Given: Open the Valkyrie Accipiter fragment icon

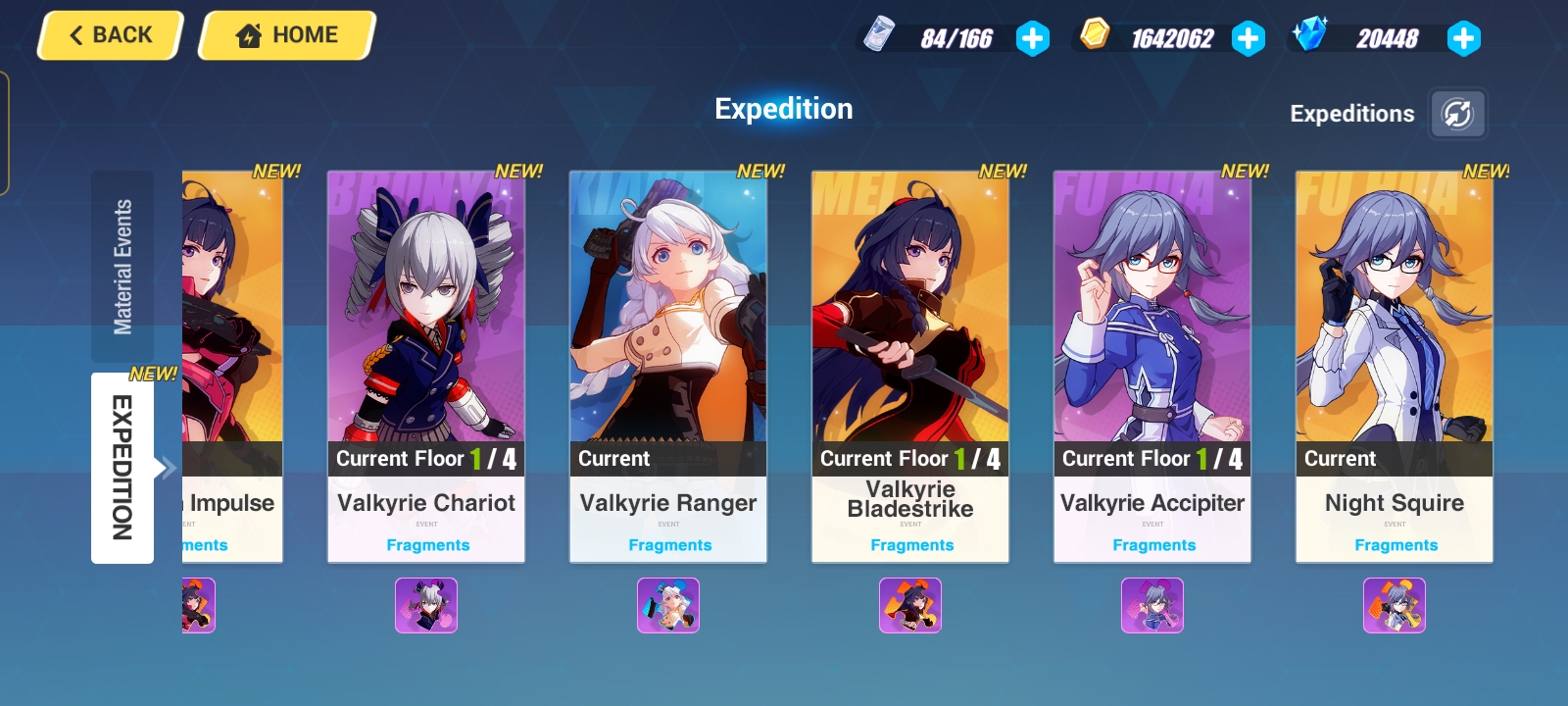Looking at the screenshot, I should coord(1151,606).
